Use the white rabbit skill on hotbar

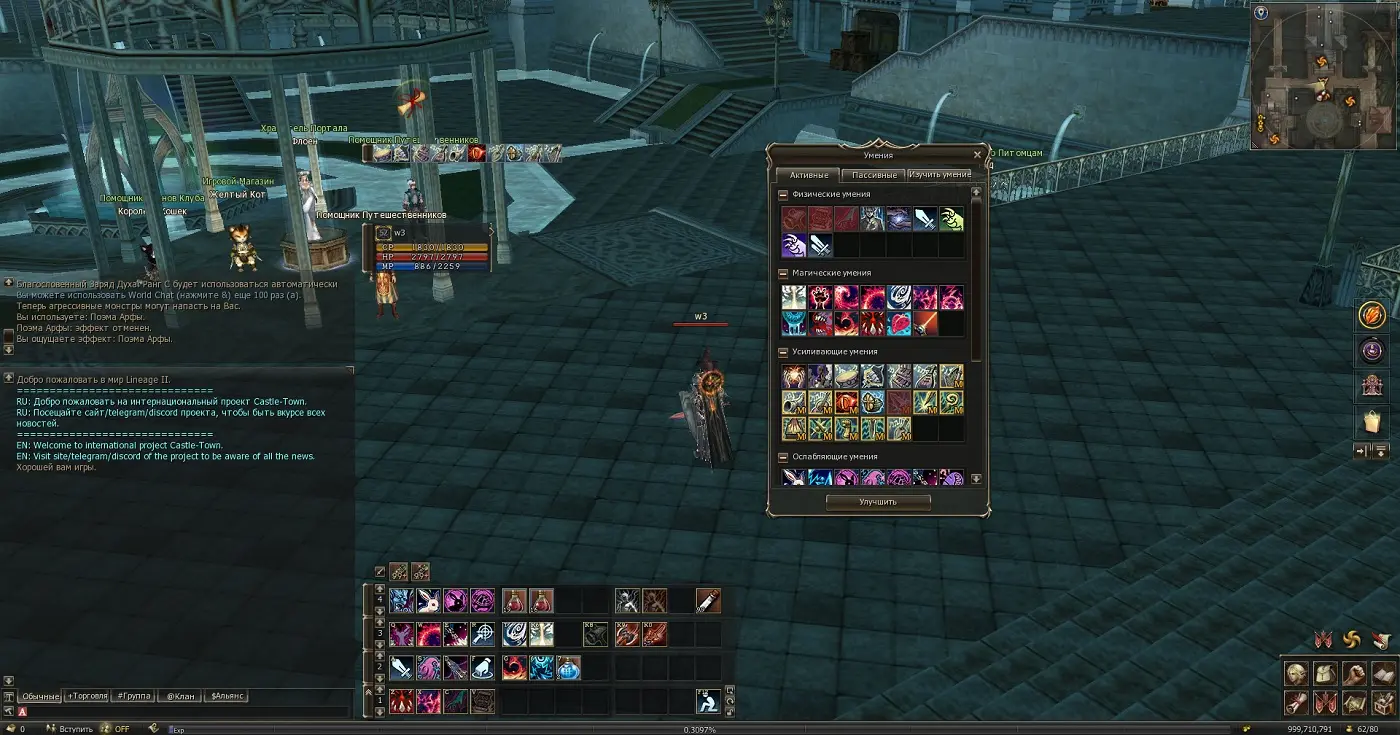[428, 600]
